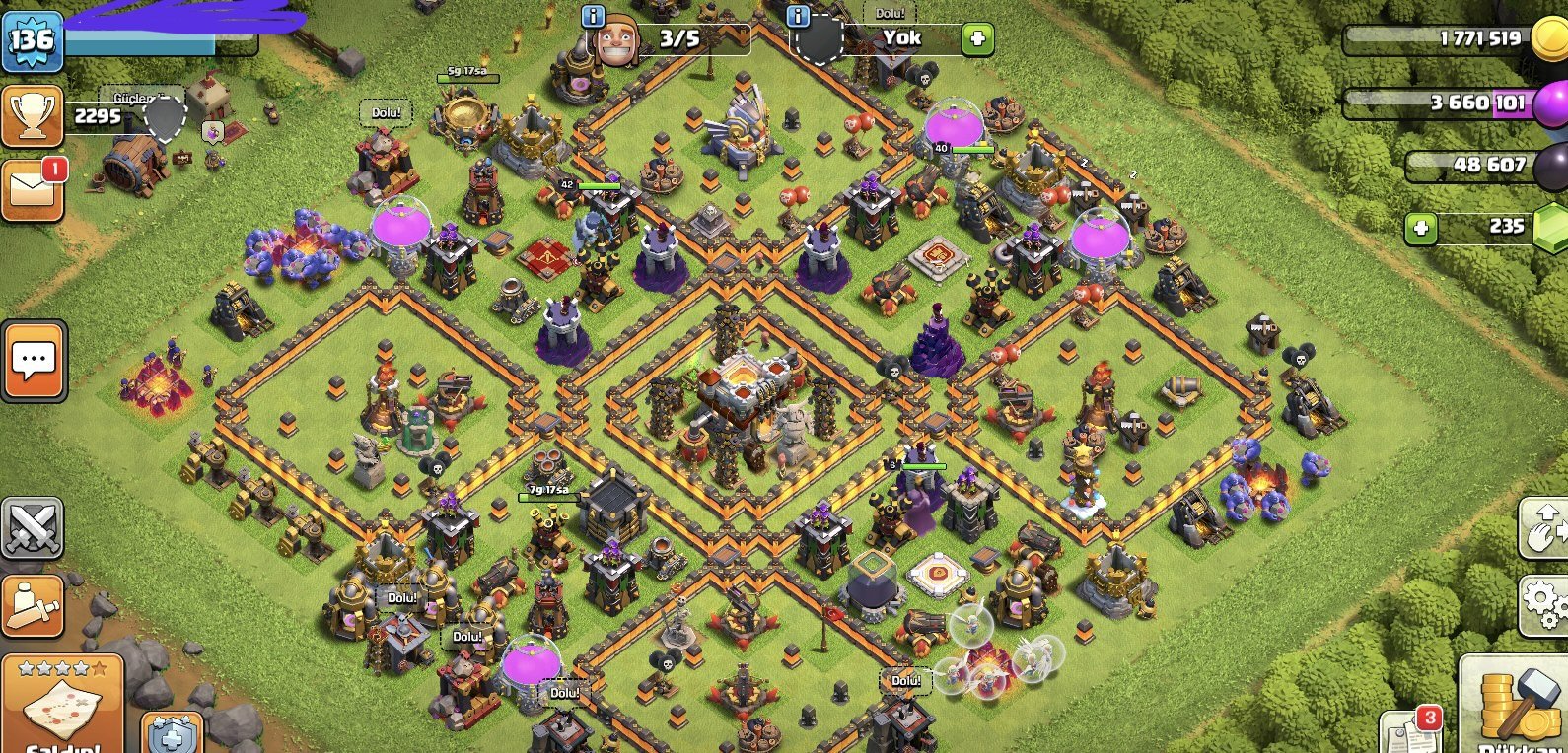The height and width of the screenshot is (753, 1568).
Task: Click the league shield badge beside trophy count
Action: (x=165, y=116)
